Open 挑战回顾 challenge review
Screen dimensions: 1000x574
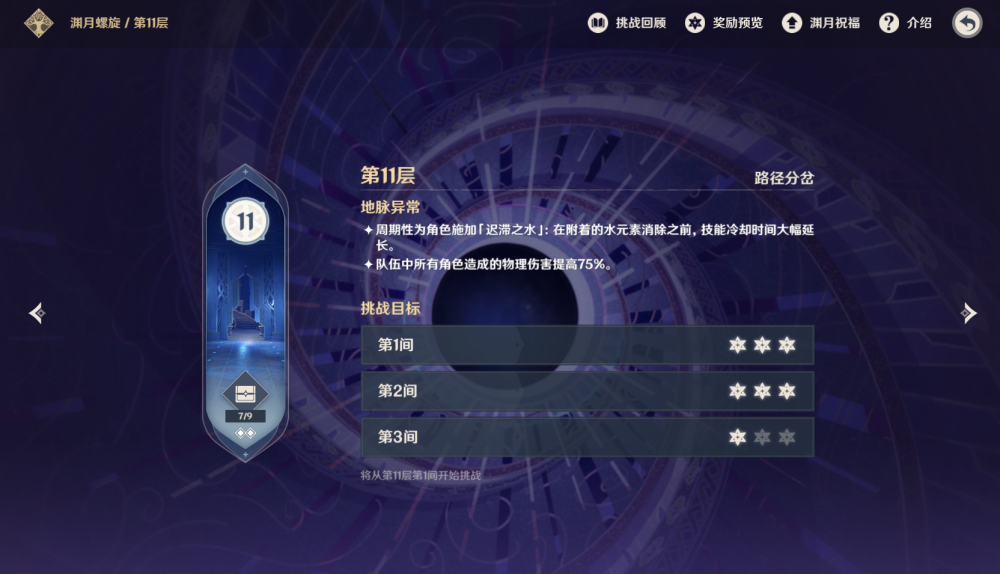coord(627,22)
